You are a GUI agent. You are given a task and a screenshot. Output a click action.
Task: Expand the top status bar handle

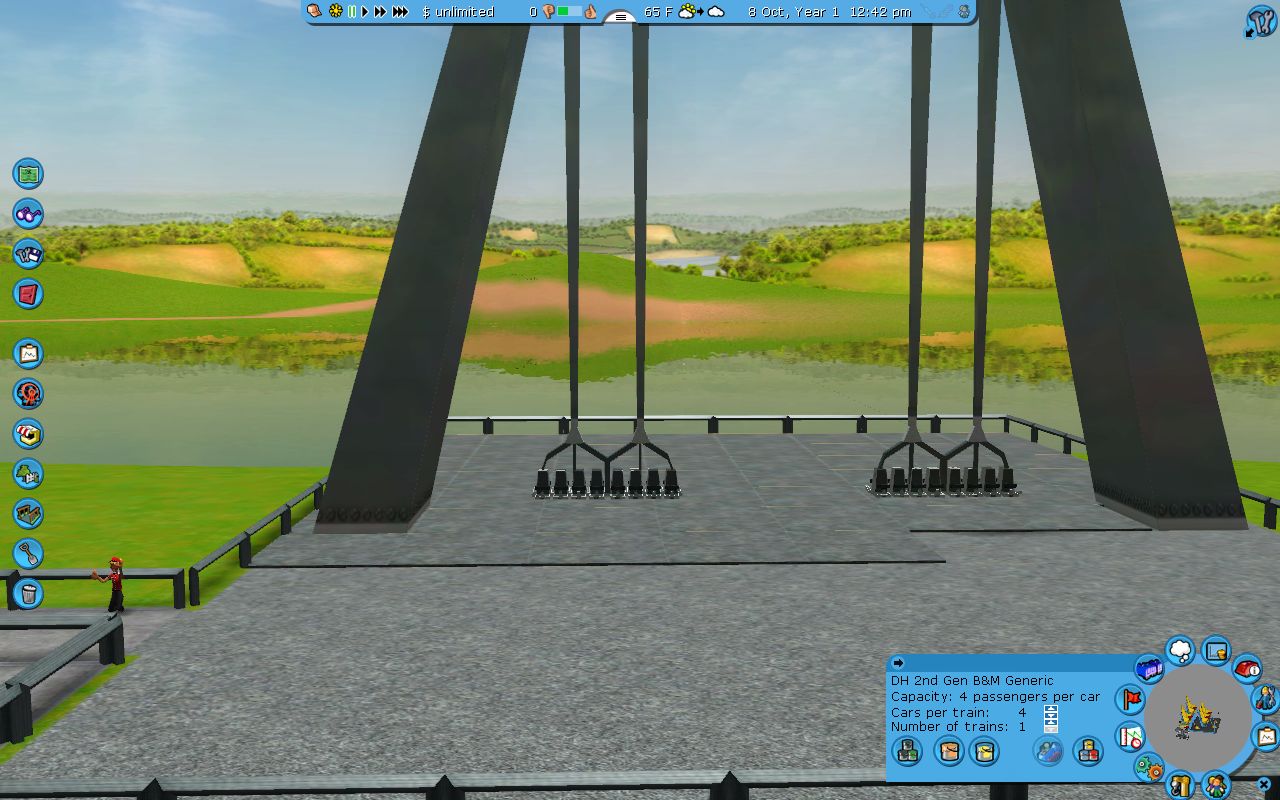click(x=621, y=17)
